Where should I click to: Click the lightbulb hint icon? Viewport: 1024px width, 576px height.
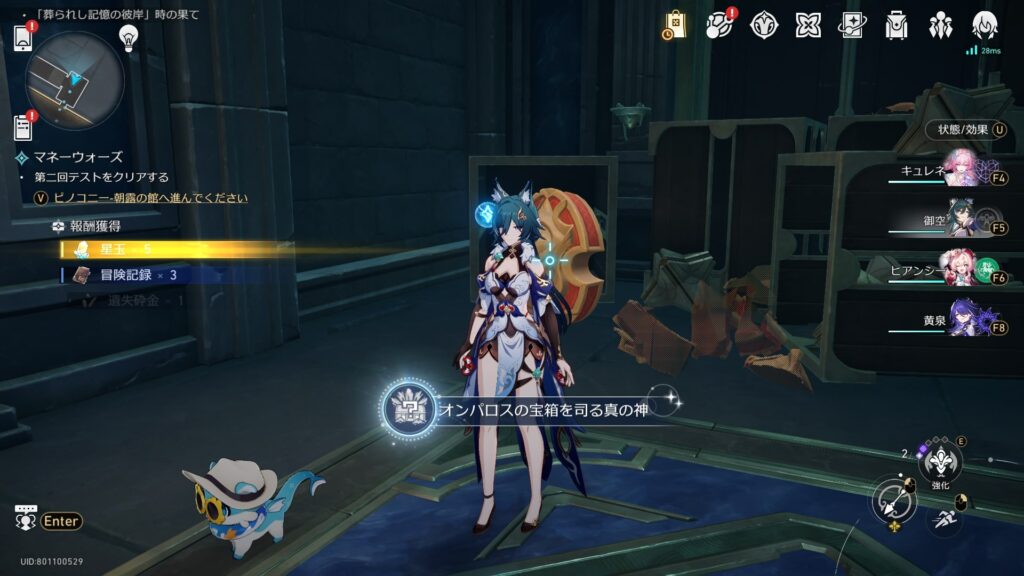pyautogui.click(x=128, y=37)
